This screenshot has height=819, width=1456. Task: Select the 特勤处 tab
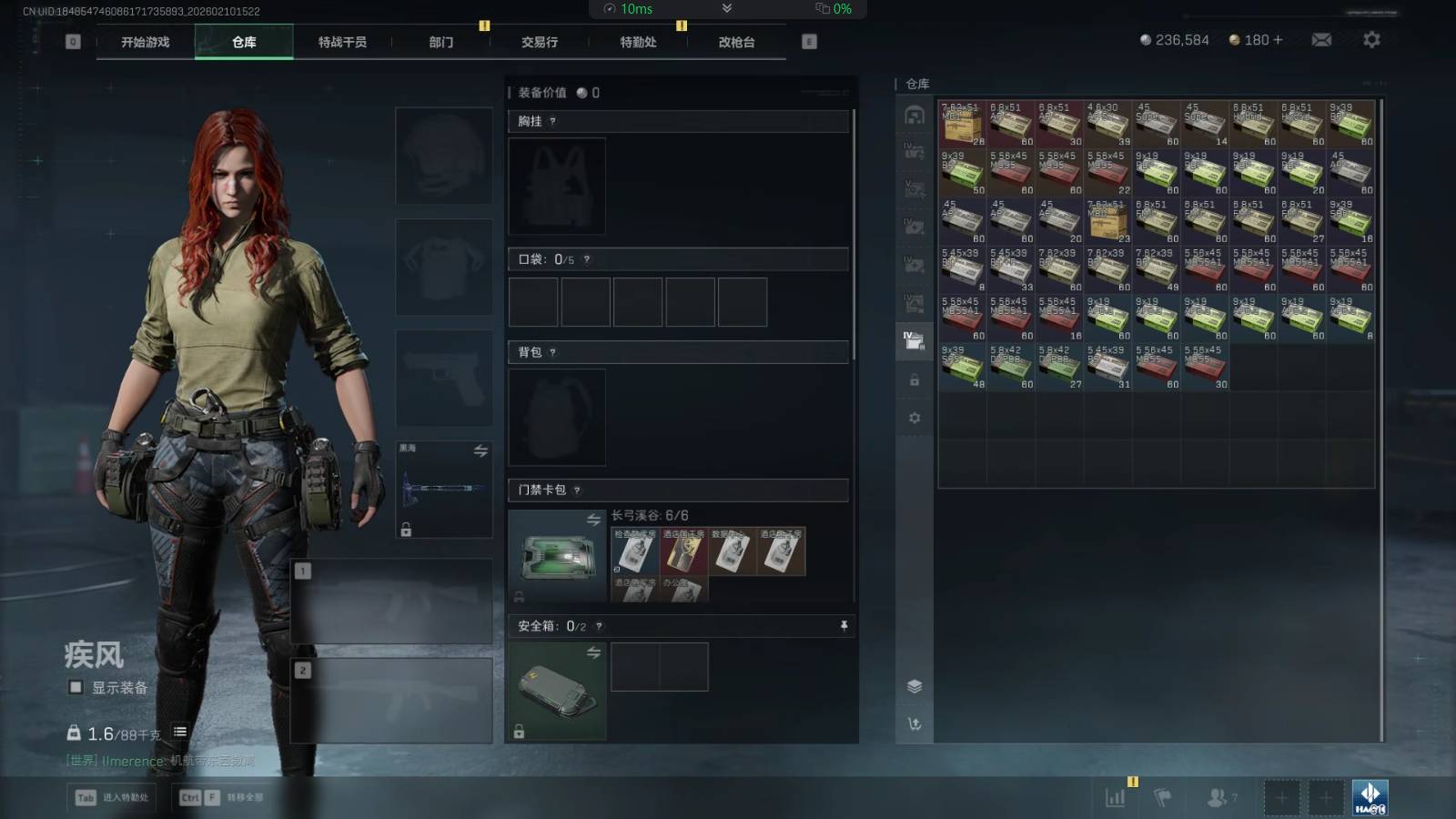[x=638, y=42]
